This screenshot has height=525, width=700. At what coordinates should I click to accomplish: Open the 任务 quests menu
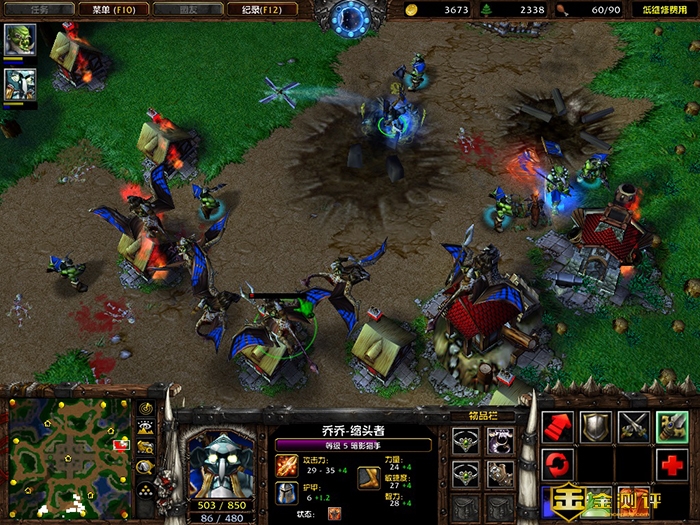coord(40,9)
